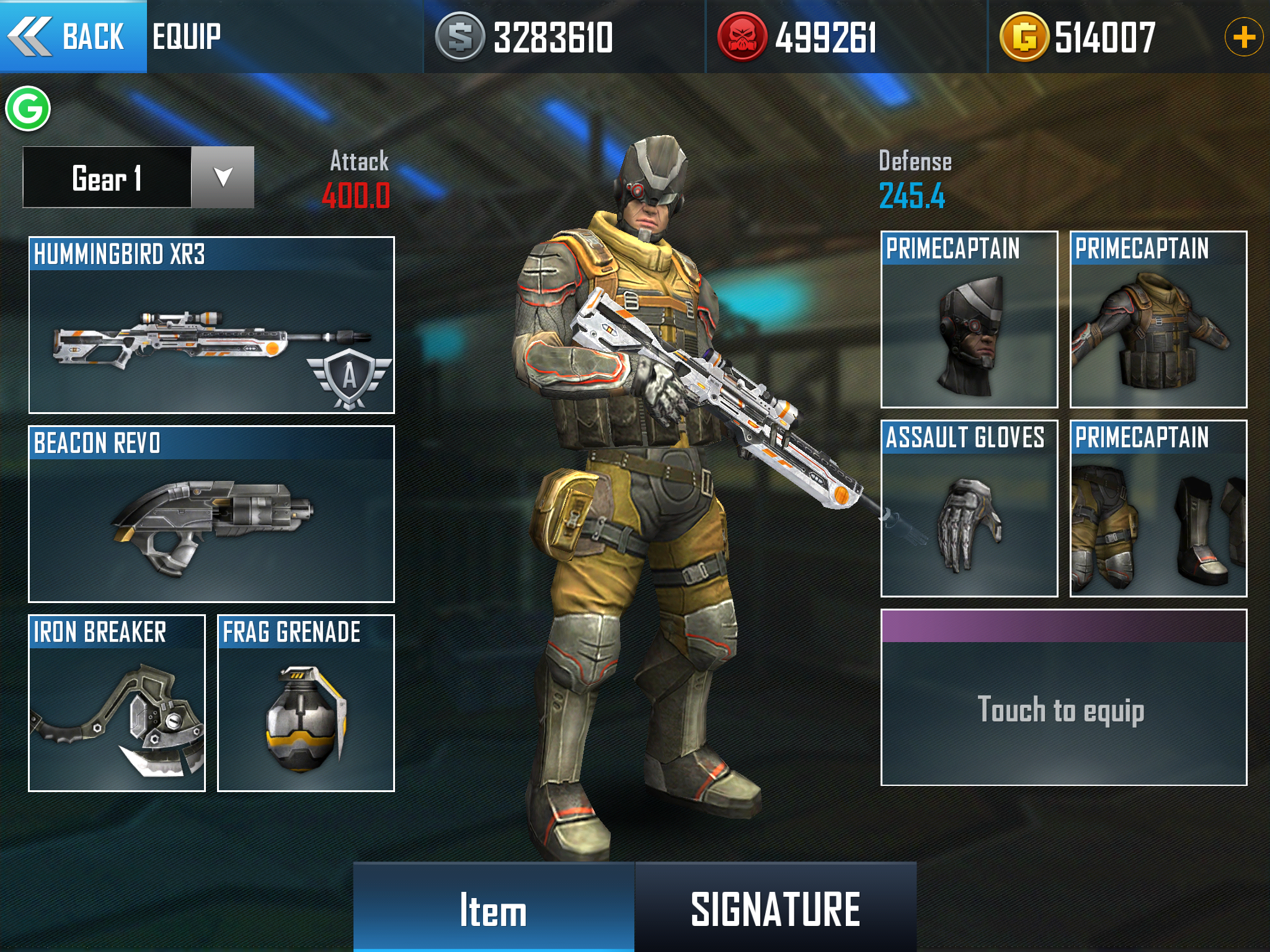Choose the Primecaptain pants and boots slot
Image resolution: width=1270 pixels, height=952 pixels.
[x=1158, y=508]
